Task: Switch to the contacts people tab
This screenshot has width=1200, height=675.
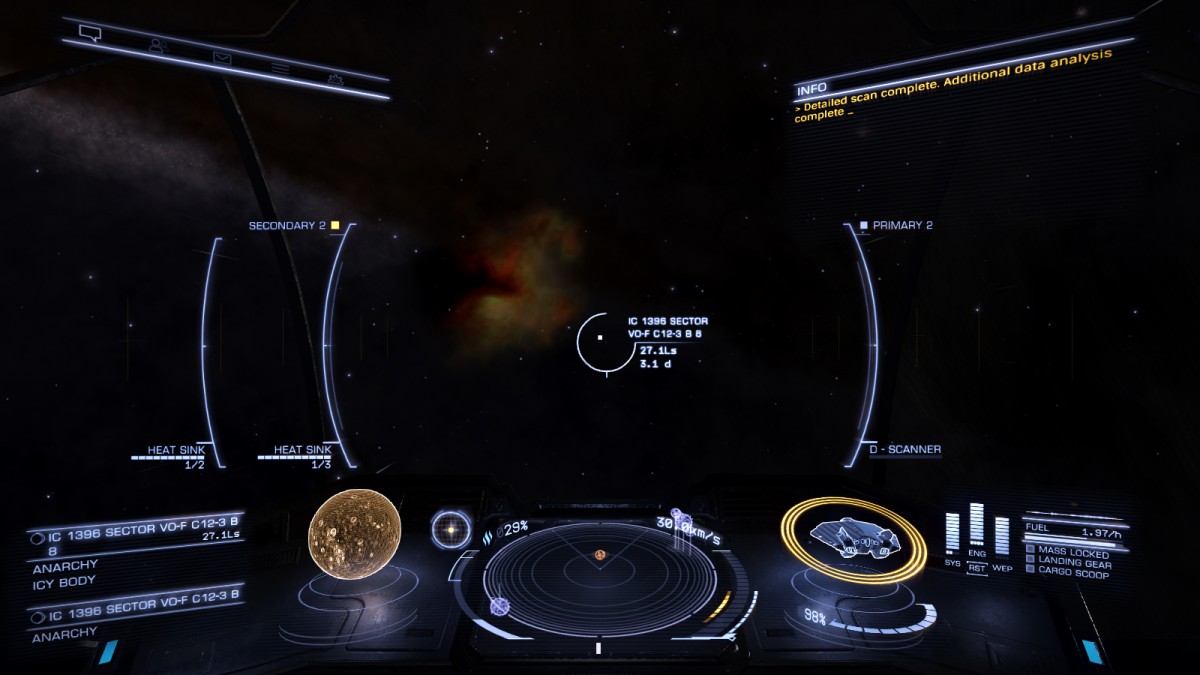Action: (x=157, y=45)
